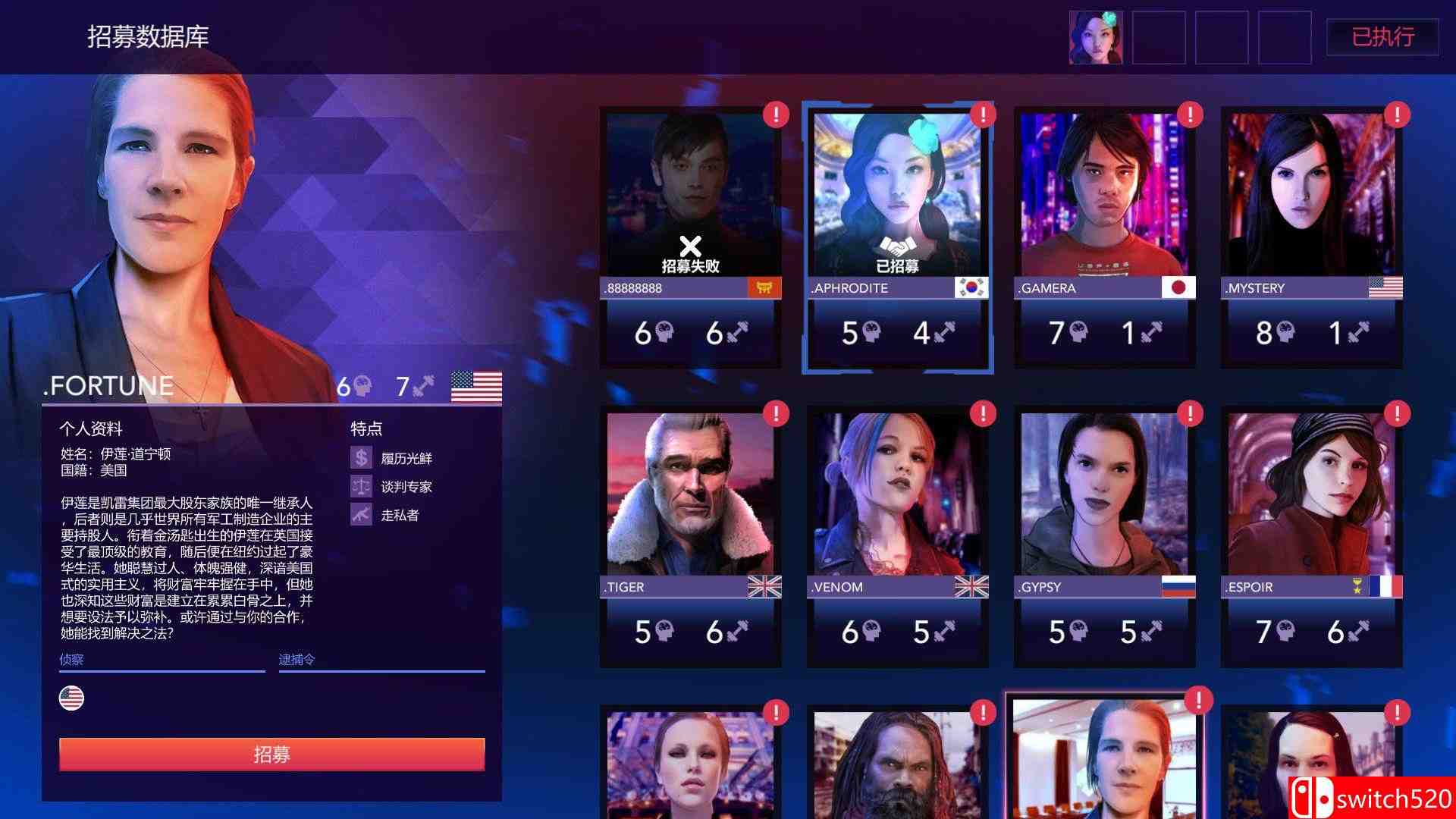Click the X 招募失败 mark on .88888888
The width and height of the screenshot is (1456, 819).
point(690,245)
